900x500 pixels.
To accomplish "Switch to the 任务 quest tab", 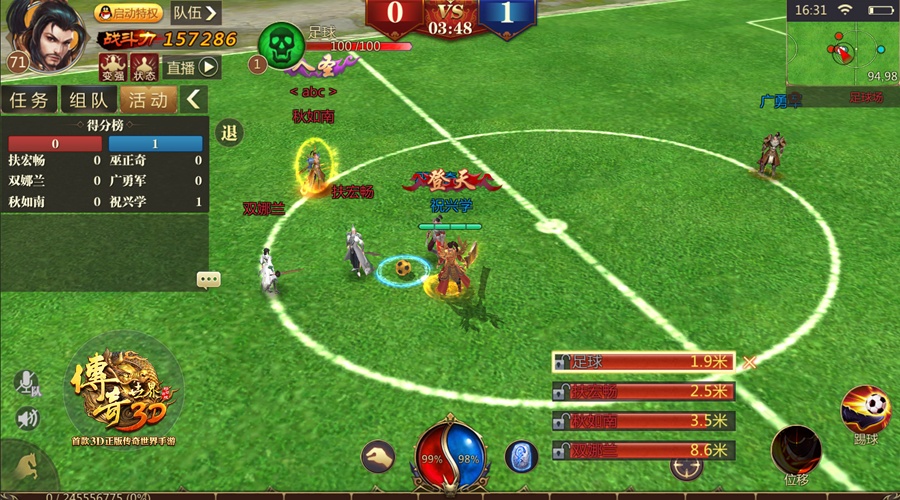I will [x=30, y=99].
